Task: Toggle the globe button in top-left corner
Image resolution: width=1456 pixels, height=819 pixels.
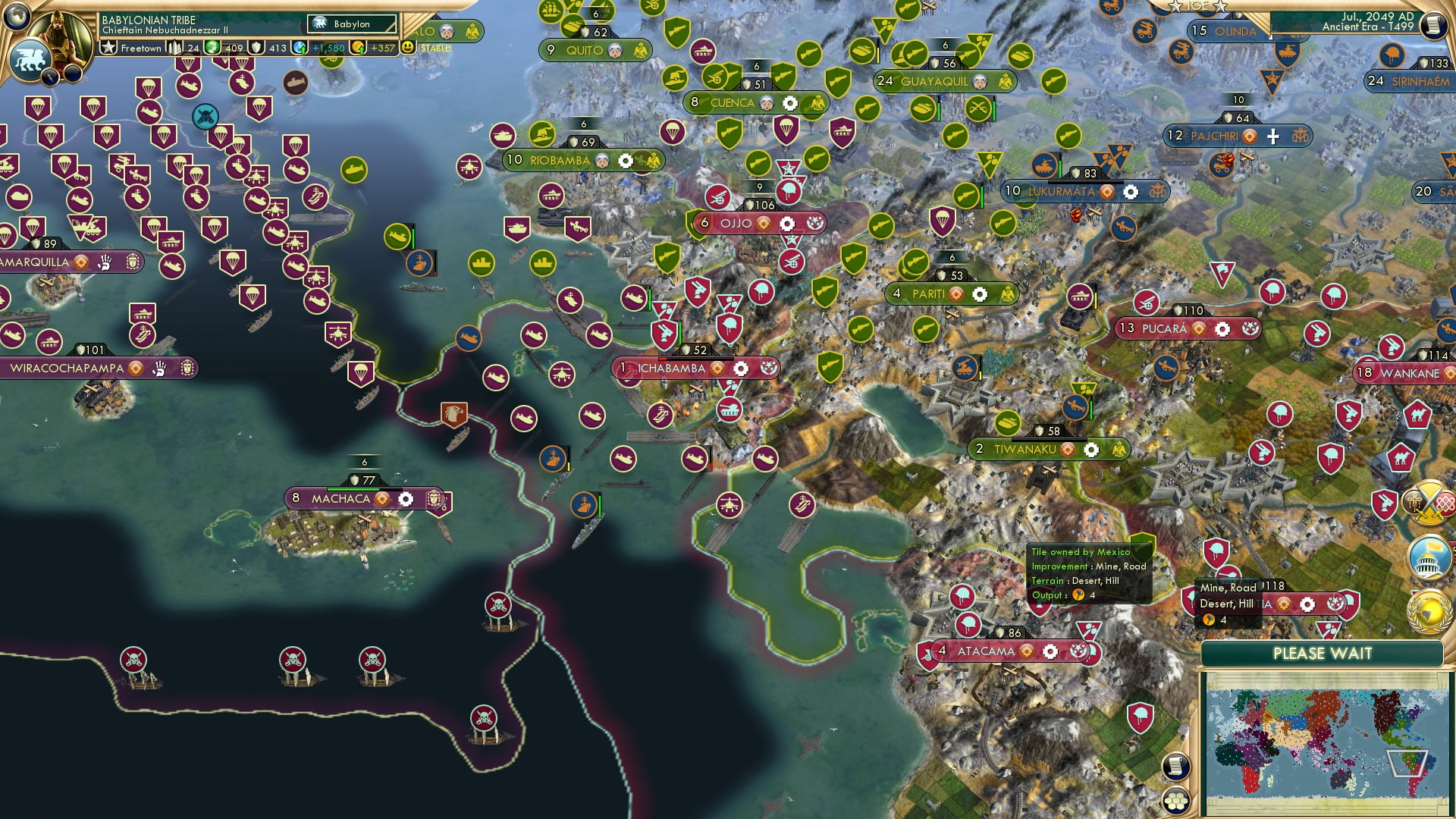Action: 15,15
